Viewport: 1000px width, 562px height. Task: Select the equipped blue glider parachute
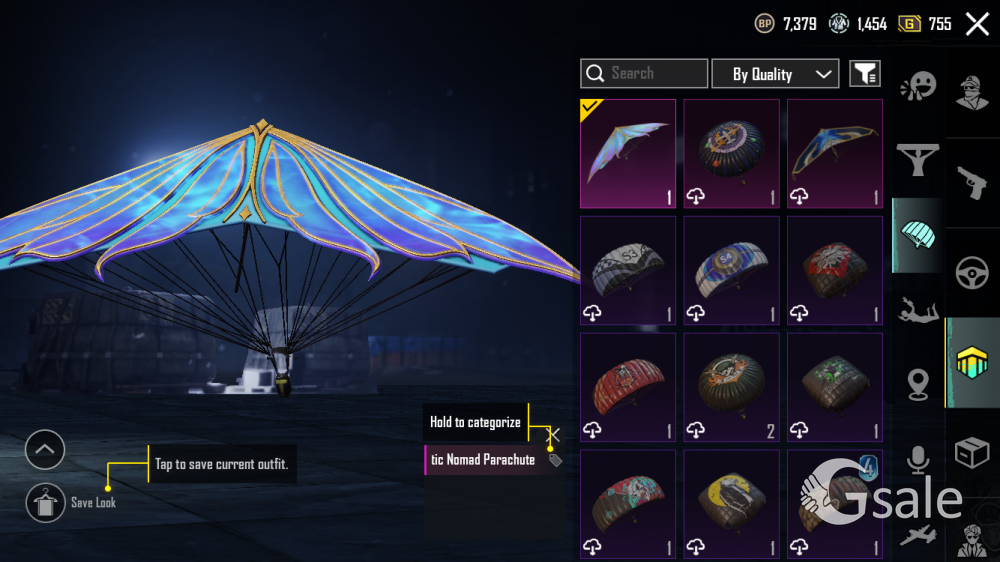click(x=628, y=153)
